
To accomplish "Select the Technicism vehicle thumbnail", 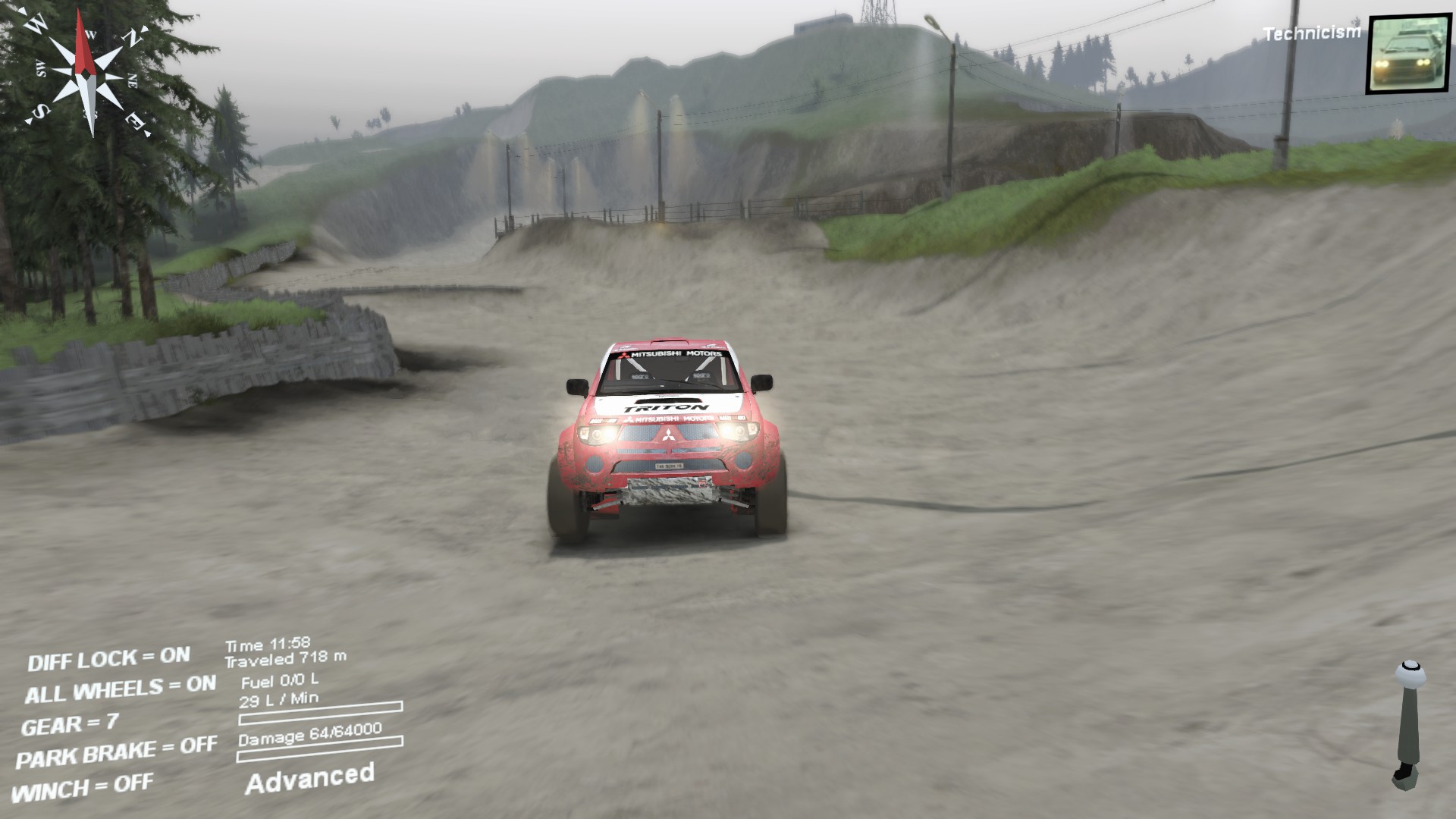I will coord(1407,54).
